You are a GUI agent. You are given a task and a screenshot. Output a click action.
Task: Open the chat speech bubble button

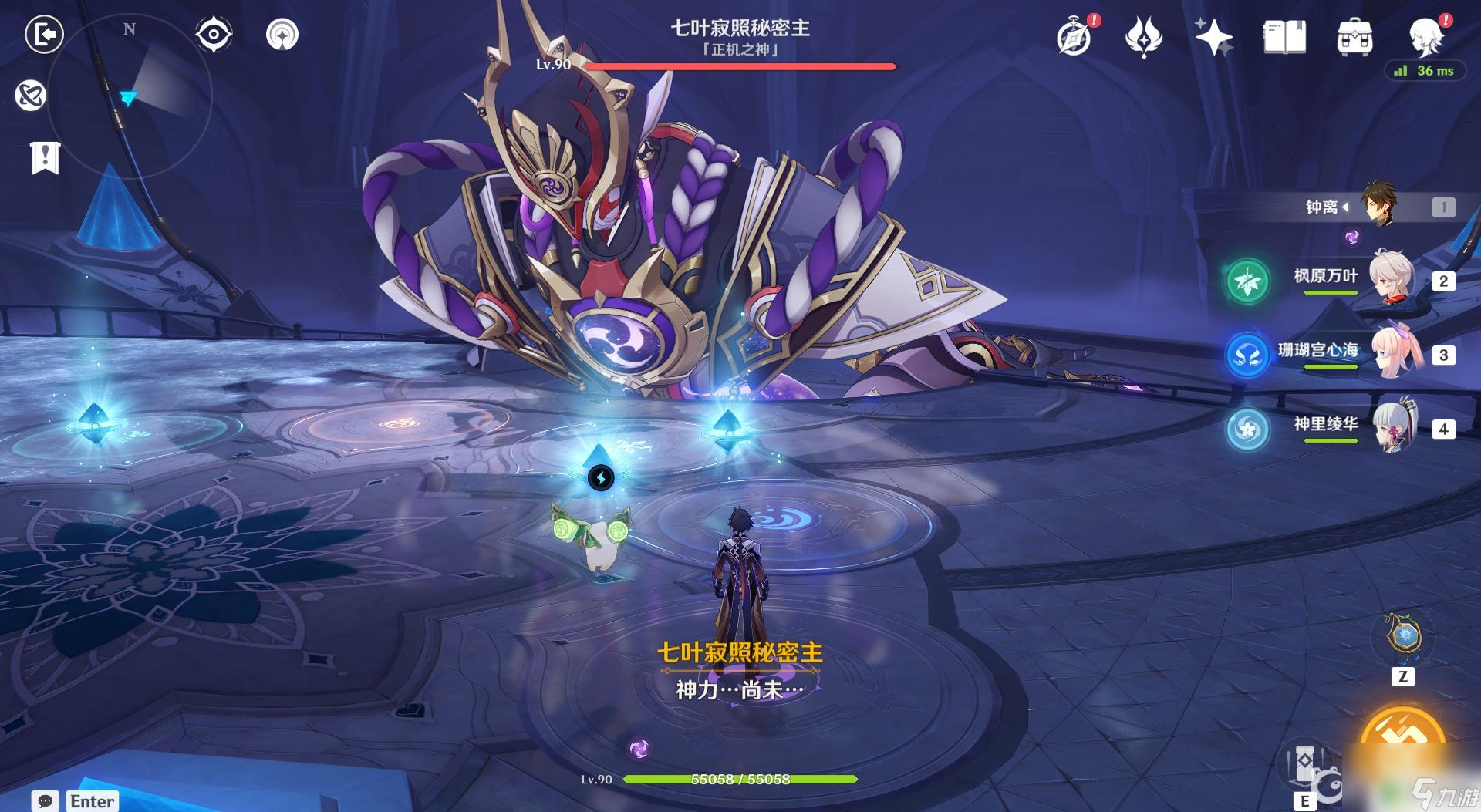[45, 800]
